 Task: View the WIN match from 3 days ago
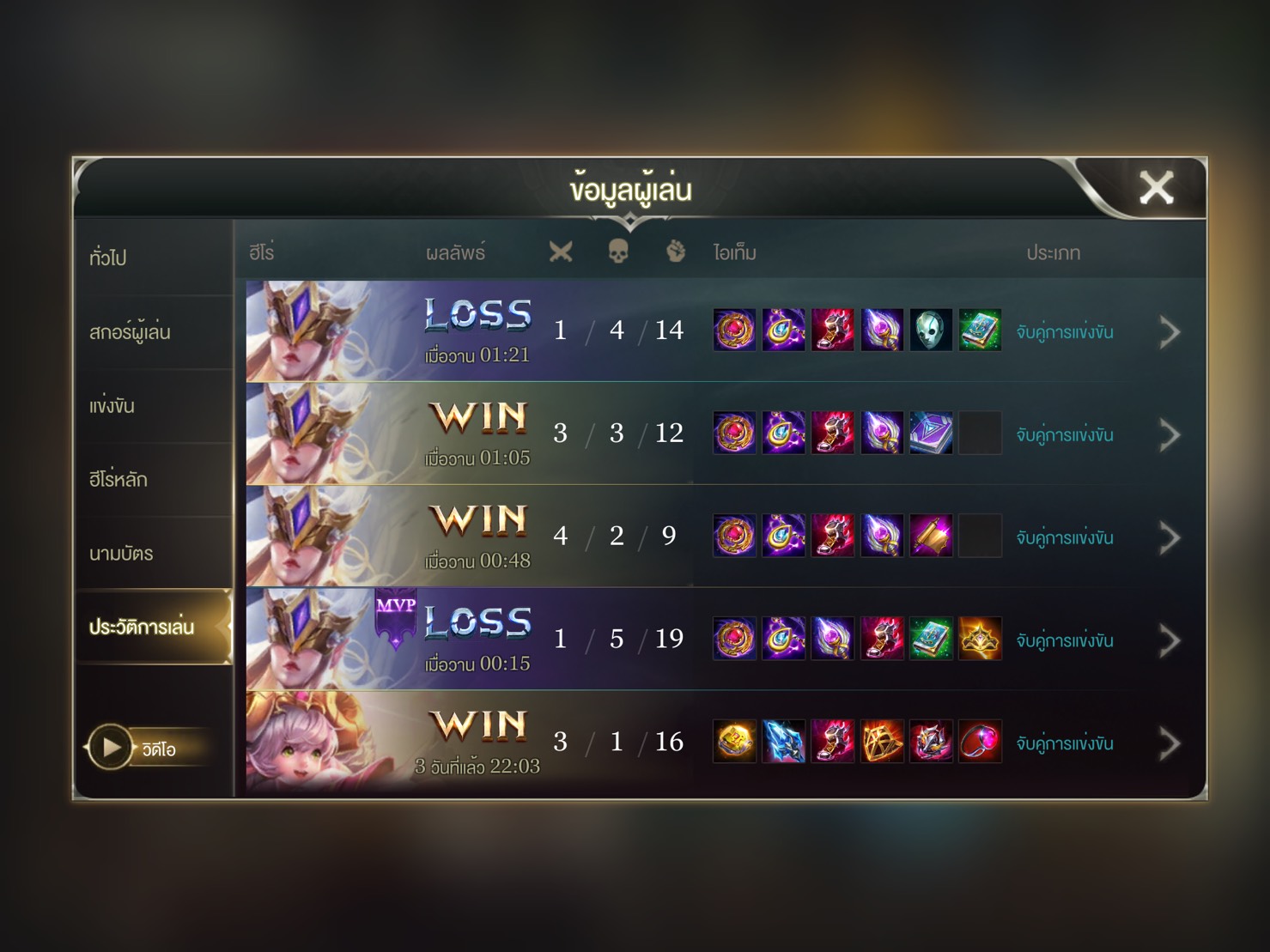click(x=477, y=743)
